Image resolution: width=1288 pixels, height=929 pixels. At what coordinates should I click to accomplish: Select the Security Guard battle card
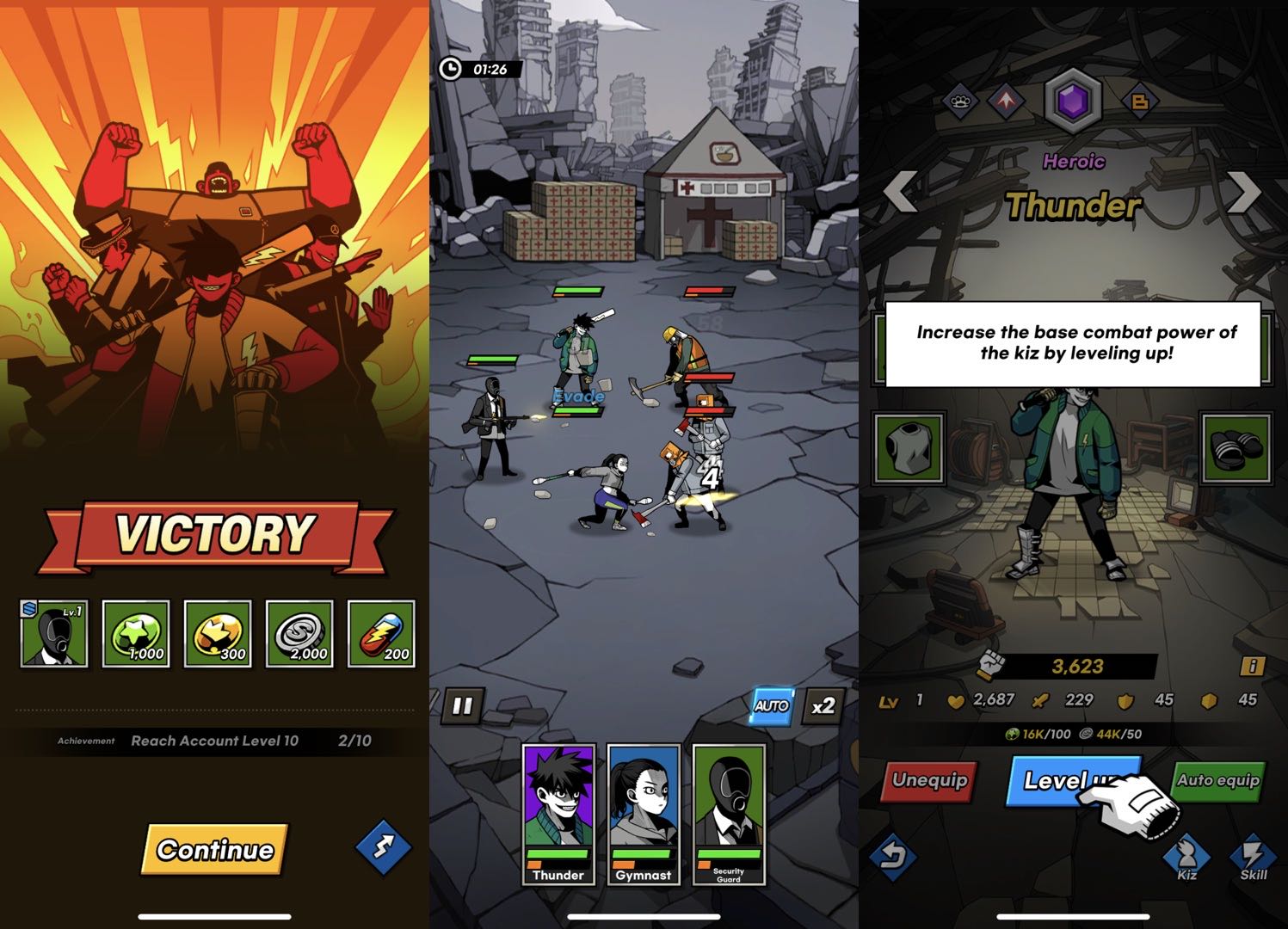(x=728, y=814)
